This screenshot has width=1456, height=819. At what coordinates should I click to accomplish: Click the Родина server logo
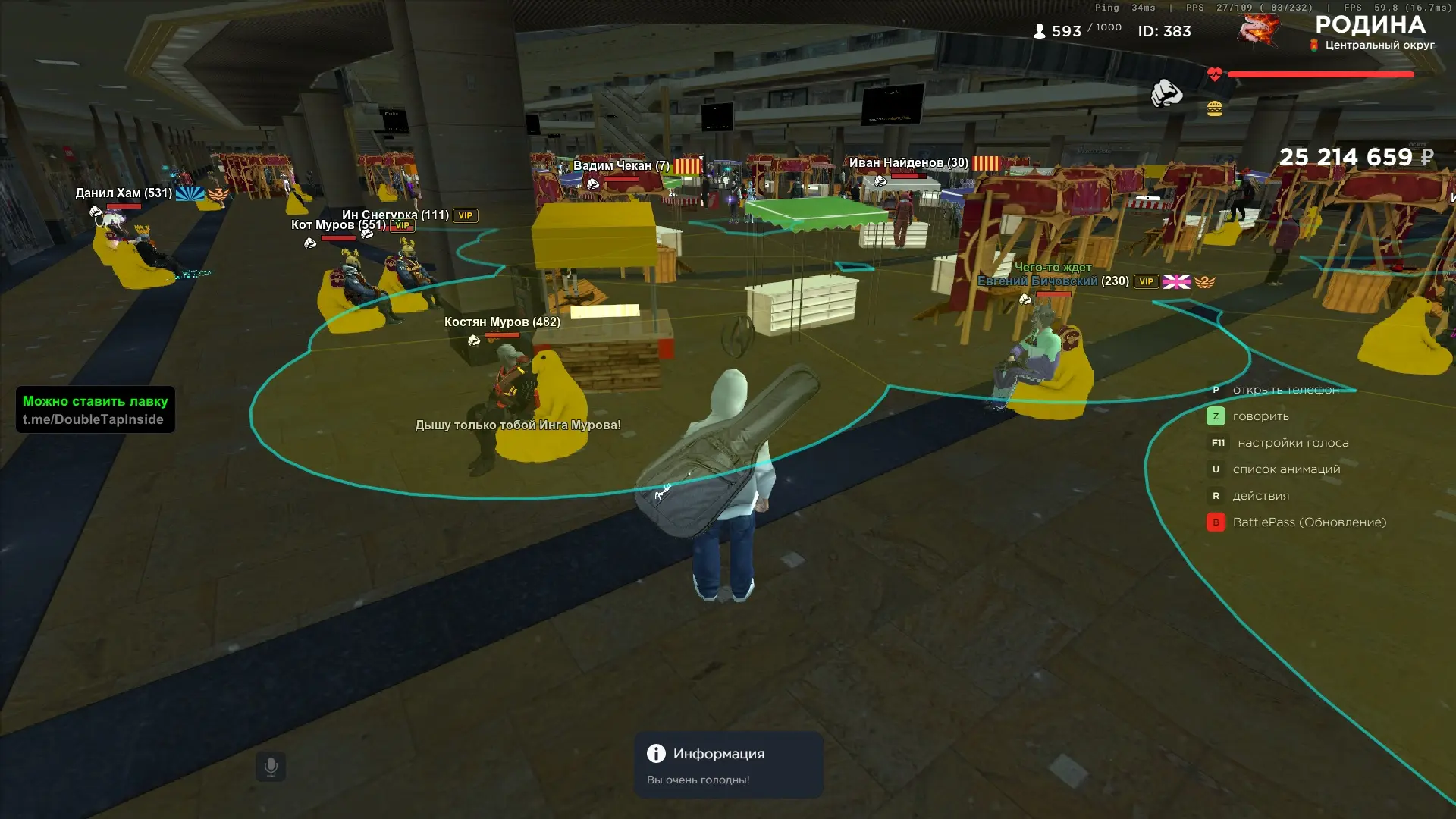[1260, 30]
